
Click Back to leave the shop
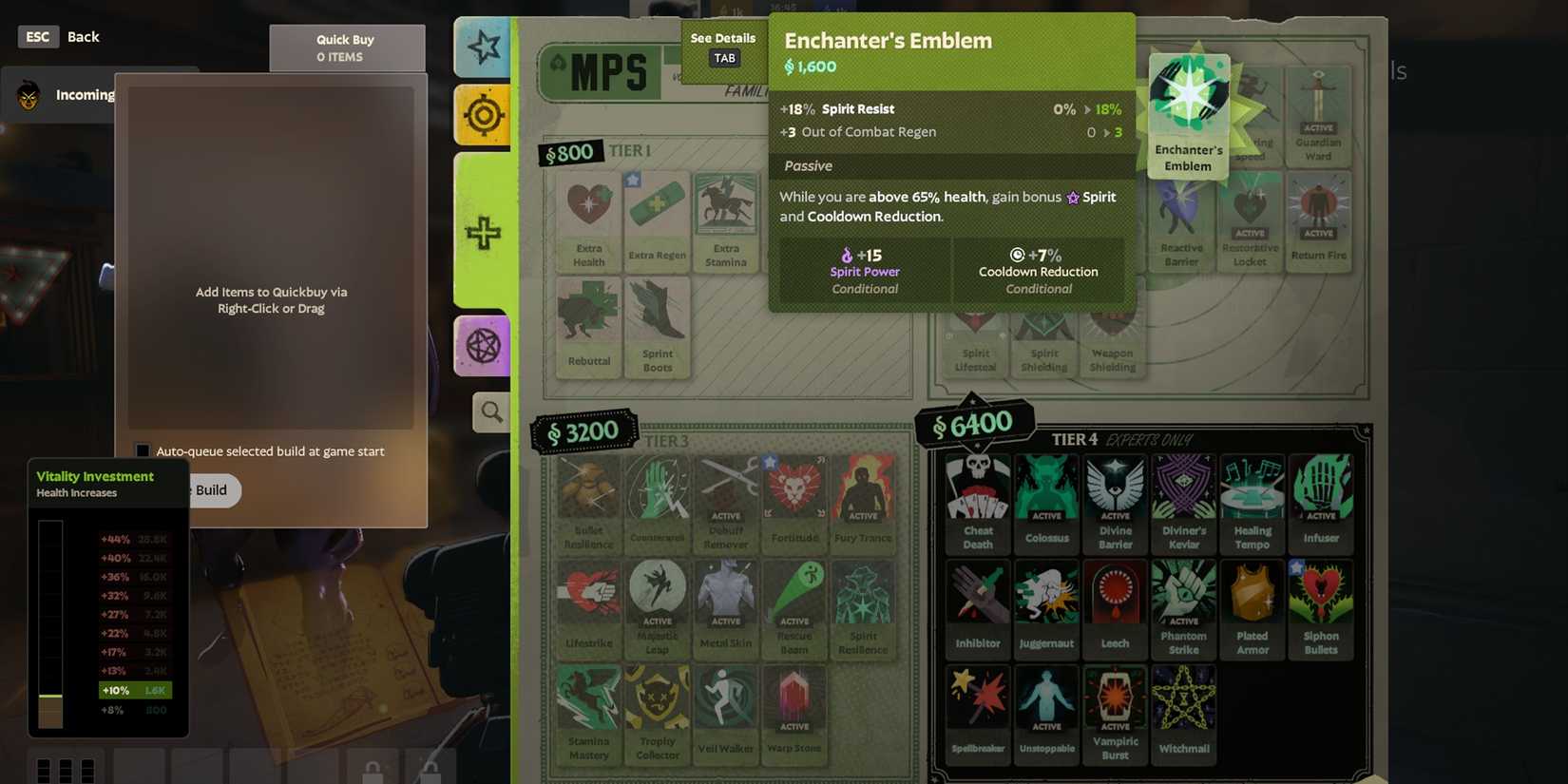83,36
